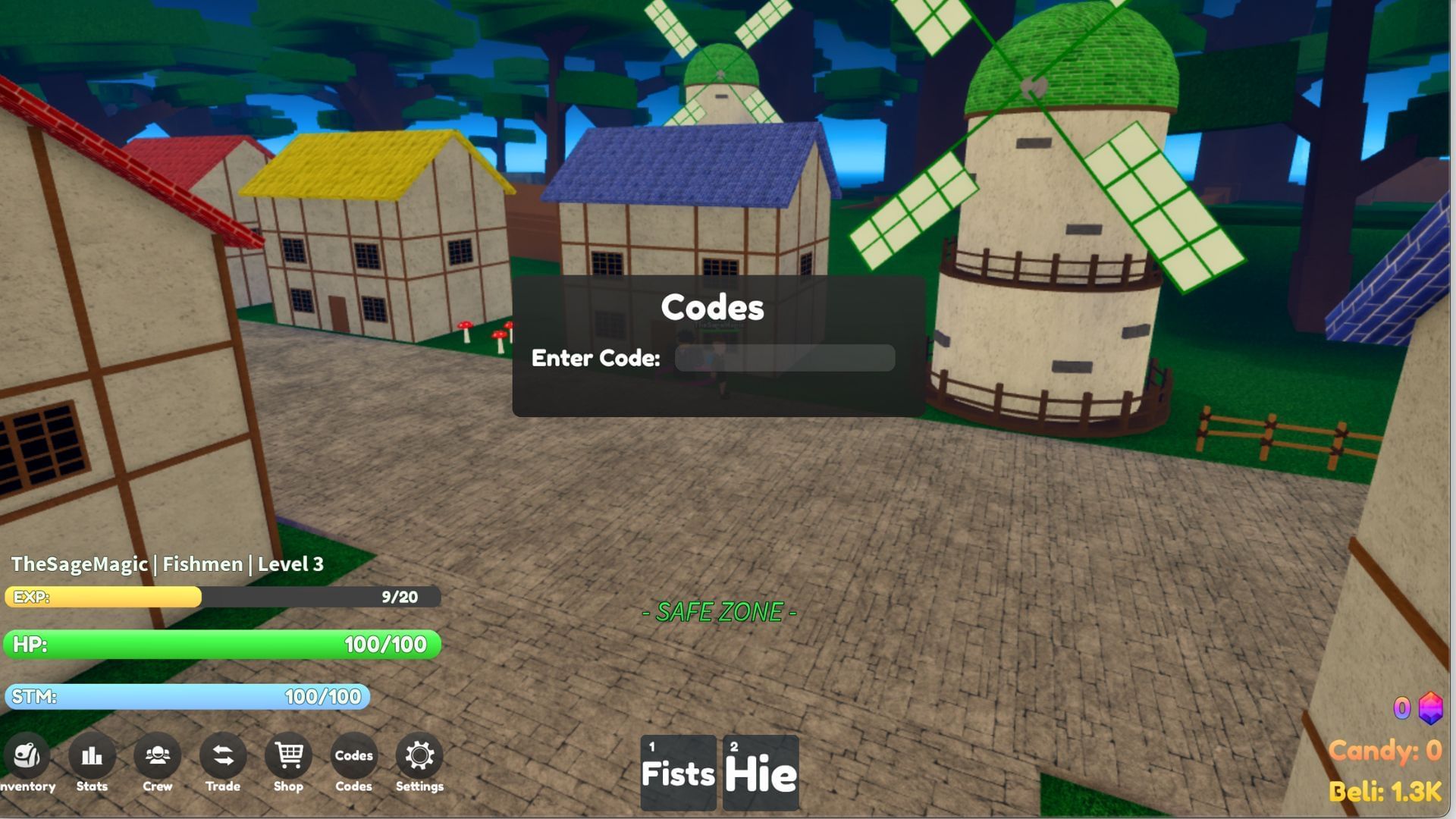Click the Enter Code text field
The image size is (1456, 819).
(785, 357)
